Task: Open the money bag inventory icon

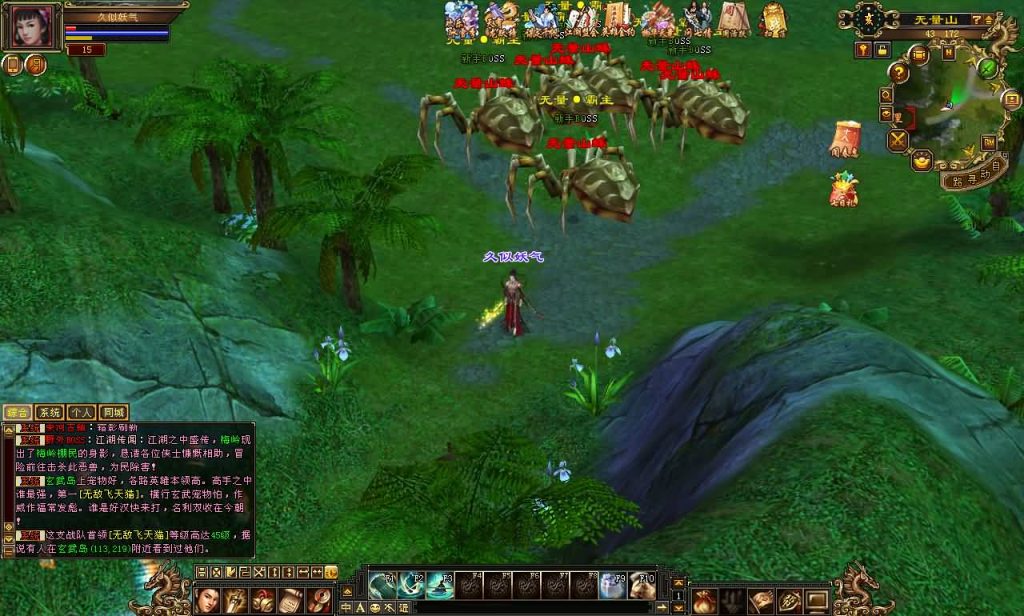Action: coord(705,601)
